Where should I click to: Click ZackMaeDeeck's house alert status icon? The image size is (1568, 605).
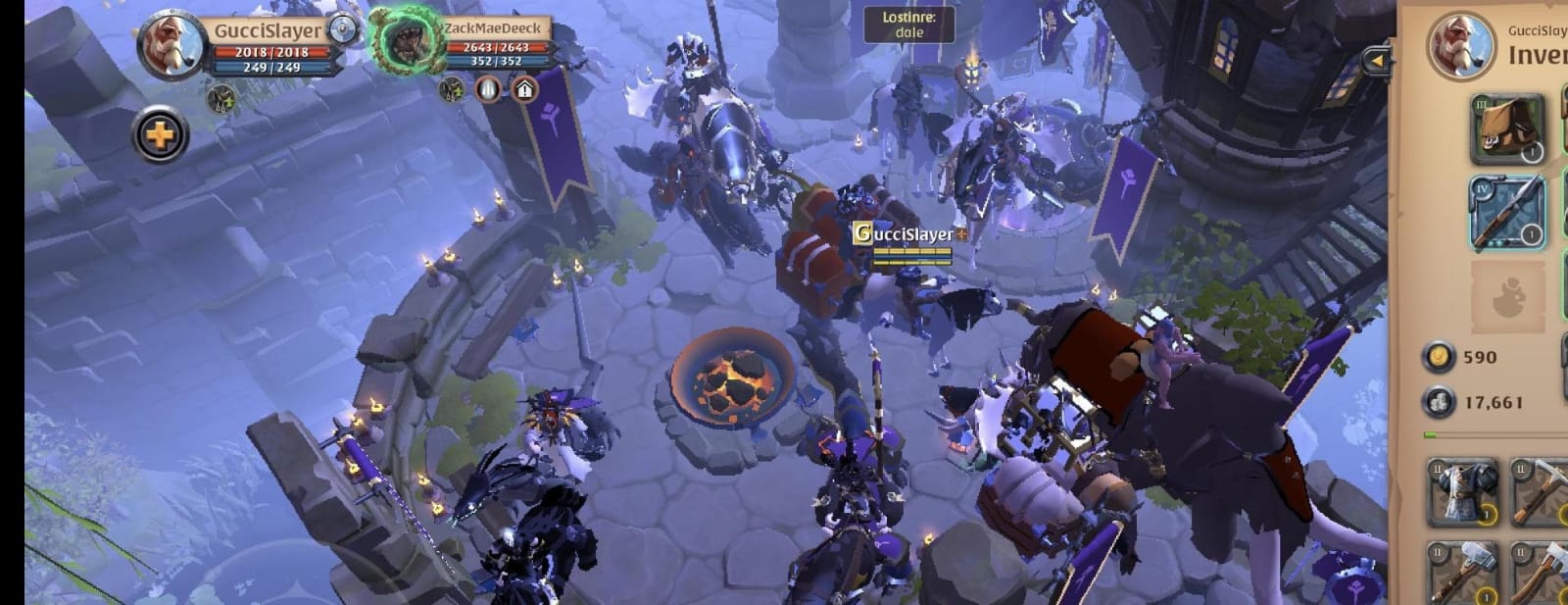click(x=524, y=90)
